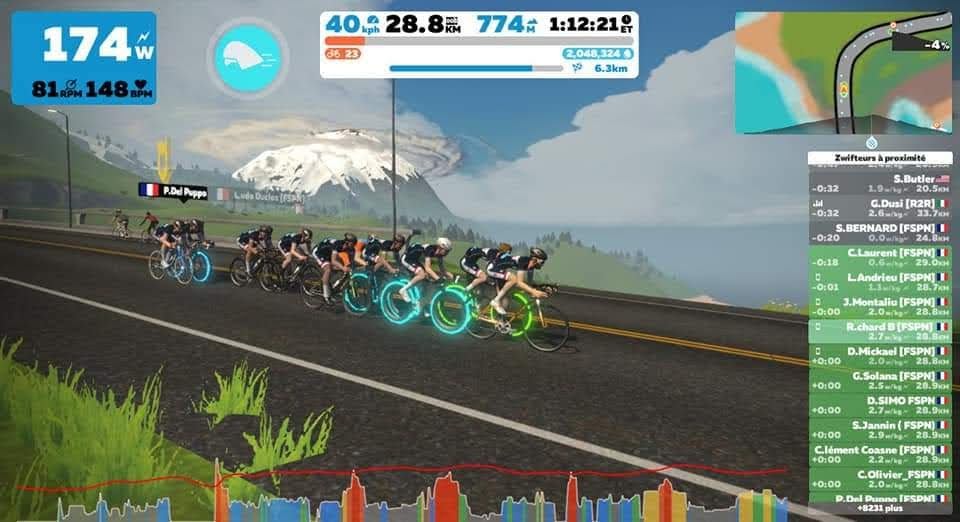Pick S.Jannin ( FSPN] from the list
Screen dimensions: 960x522
(879, 429)
